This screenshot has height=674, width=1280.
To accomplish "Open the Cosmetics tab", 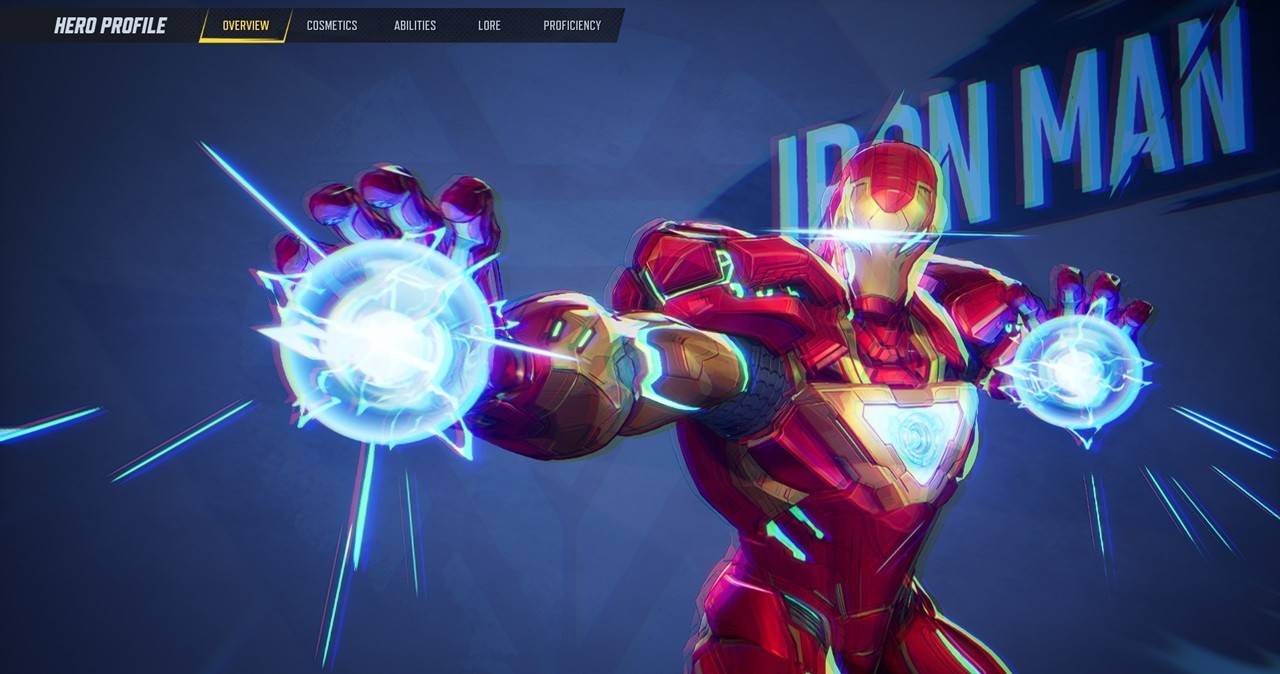I will point(331,26).
